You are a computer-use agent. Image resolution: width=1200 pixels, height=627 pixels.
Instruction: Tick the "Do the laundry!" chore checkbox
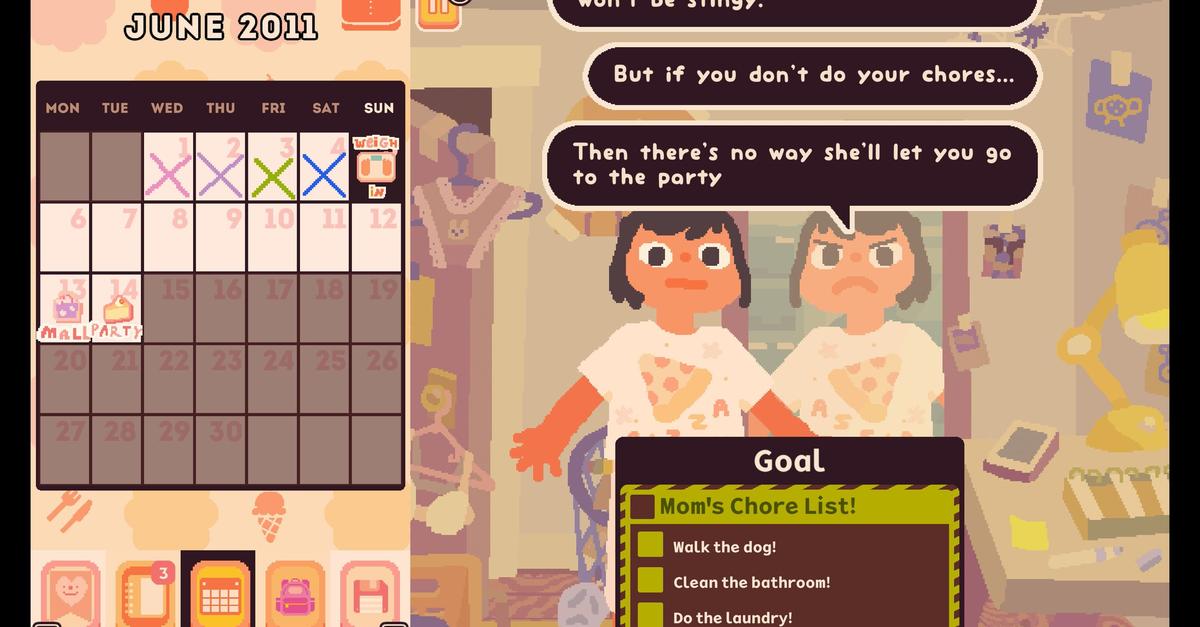[651, 615]
